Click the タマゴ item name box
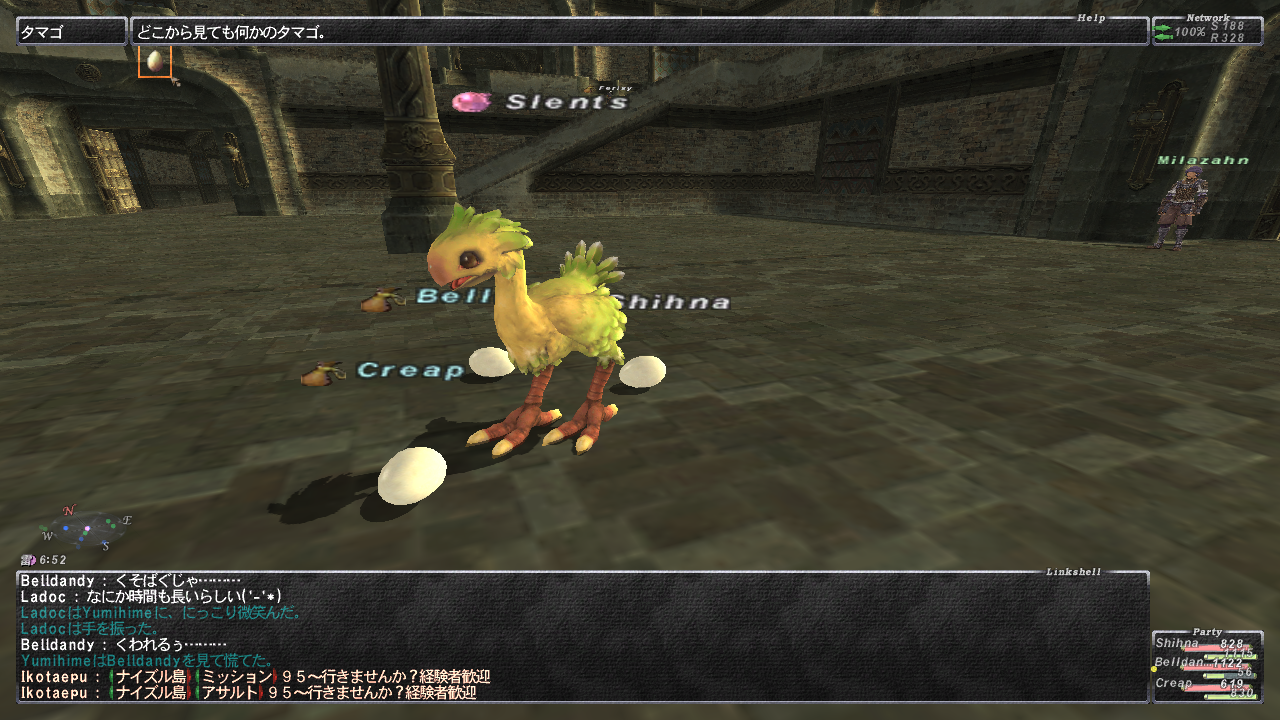 (72, 31)
